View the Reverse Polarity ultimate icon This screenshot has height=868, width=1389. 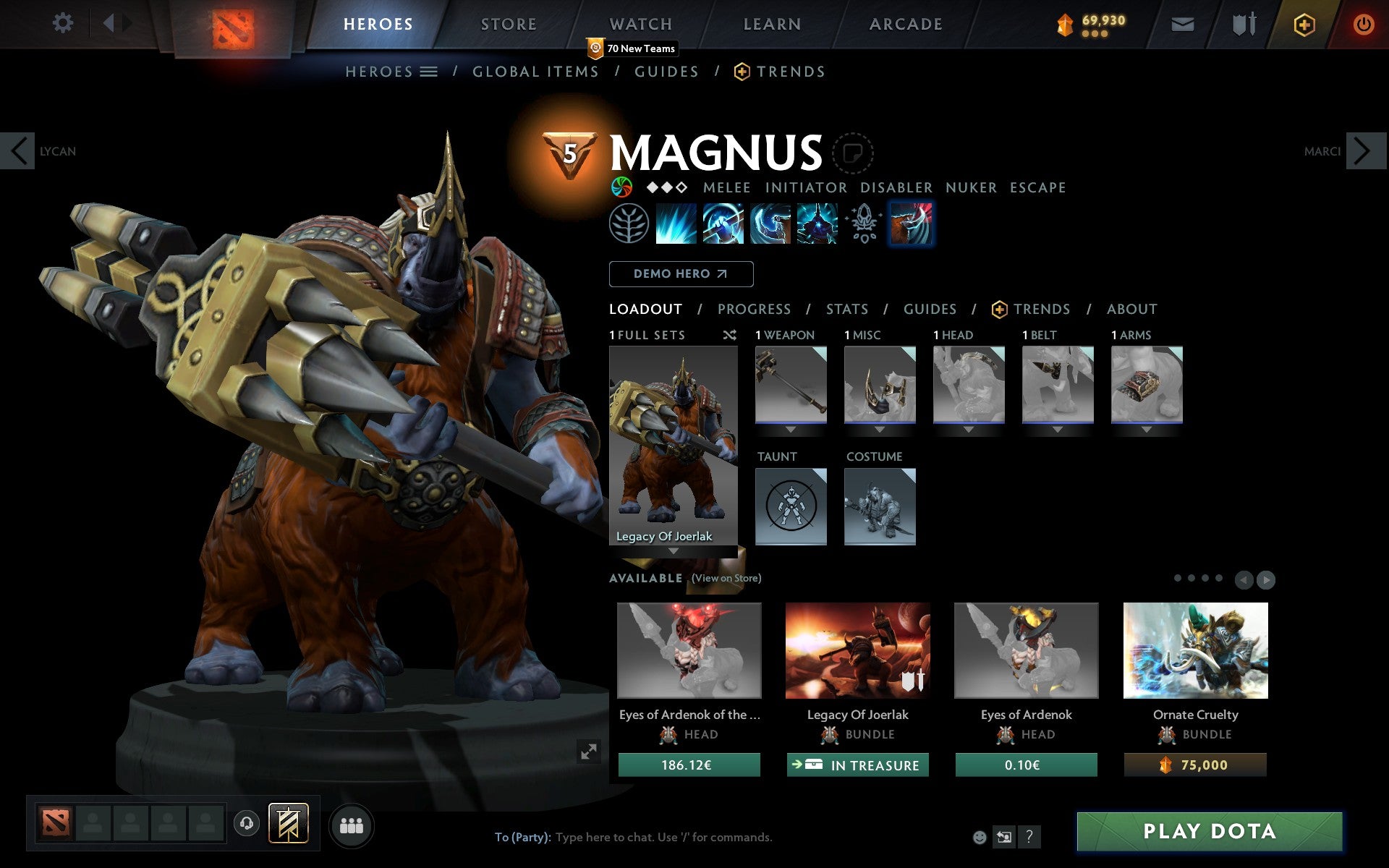pyautogui.click(x=817, y=223)
